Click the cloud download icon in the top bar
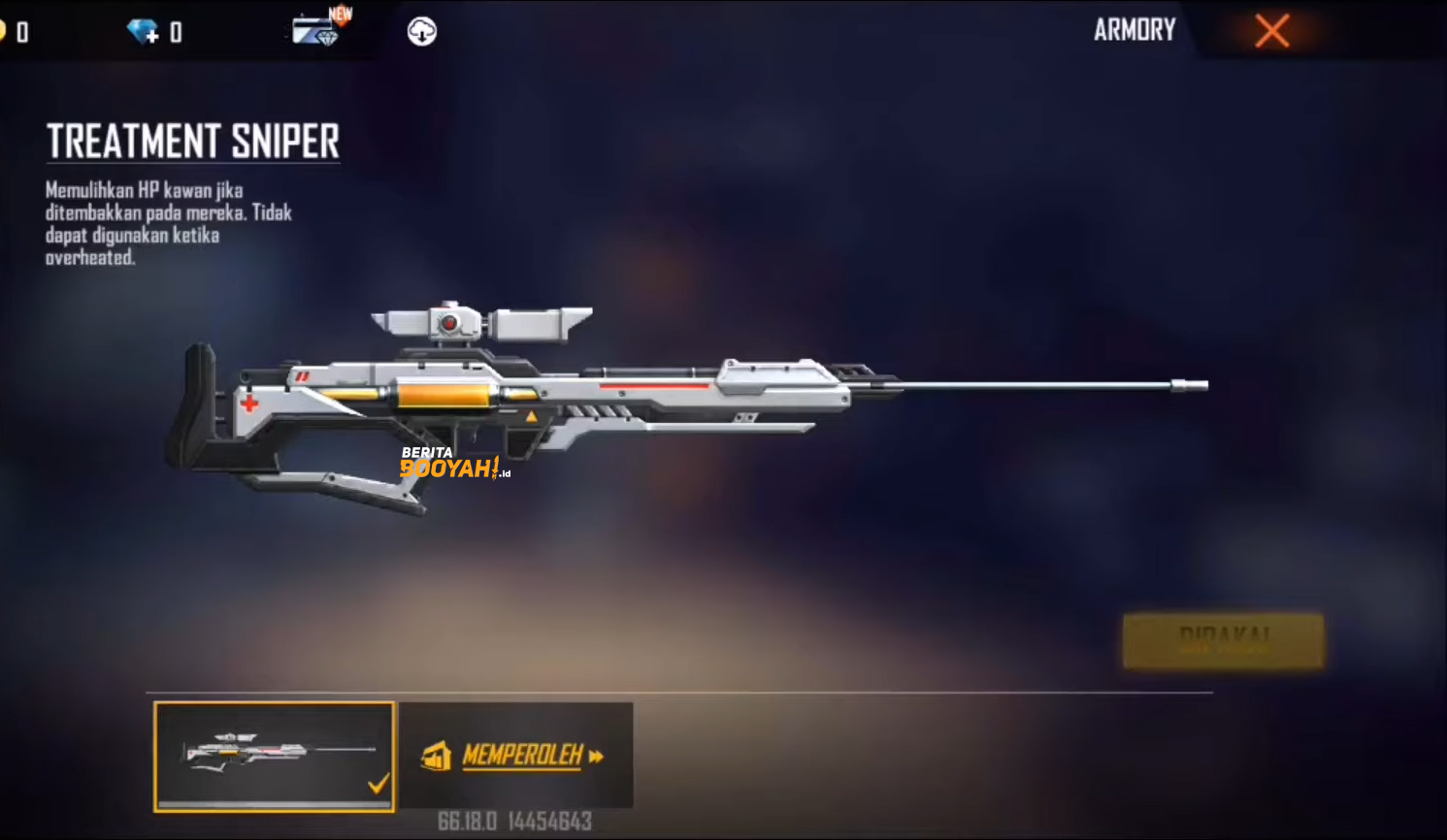Screen dimensions: 1447x840 click(421, 30)
